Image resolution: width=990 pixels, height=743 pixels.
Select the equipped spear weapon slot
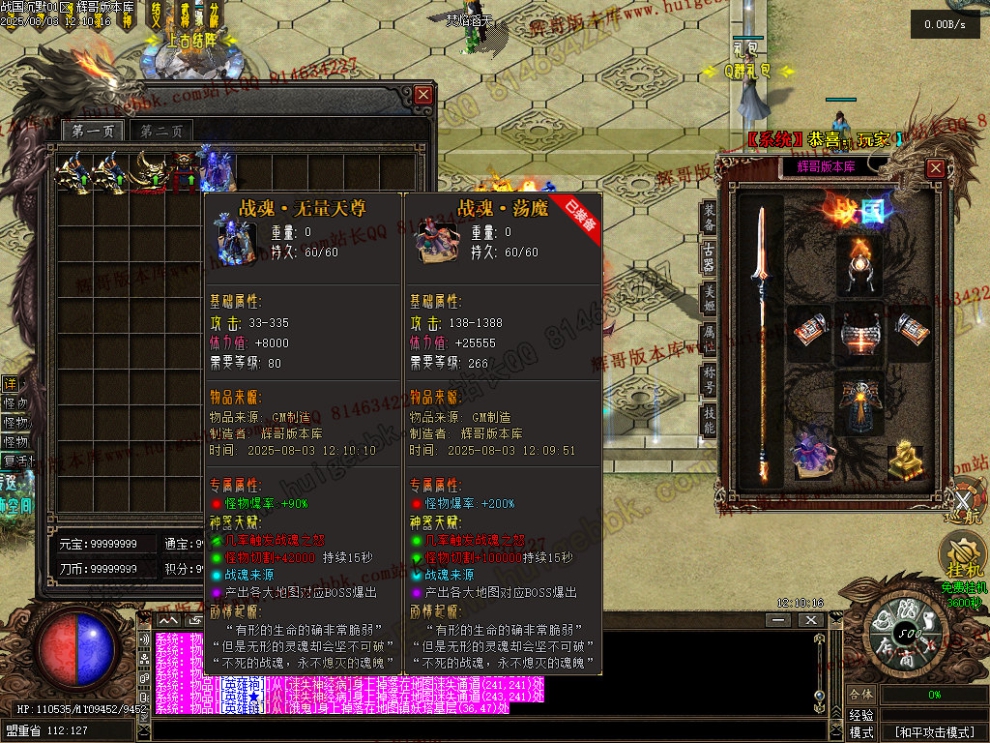pos(762,340)
